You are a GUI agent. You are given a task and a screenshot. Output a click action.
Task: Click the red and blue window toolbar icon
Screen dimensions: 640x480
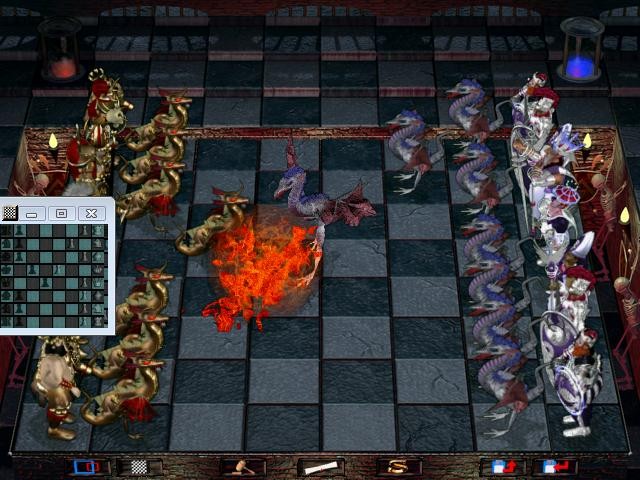coord(89,467)
